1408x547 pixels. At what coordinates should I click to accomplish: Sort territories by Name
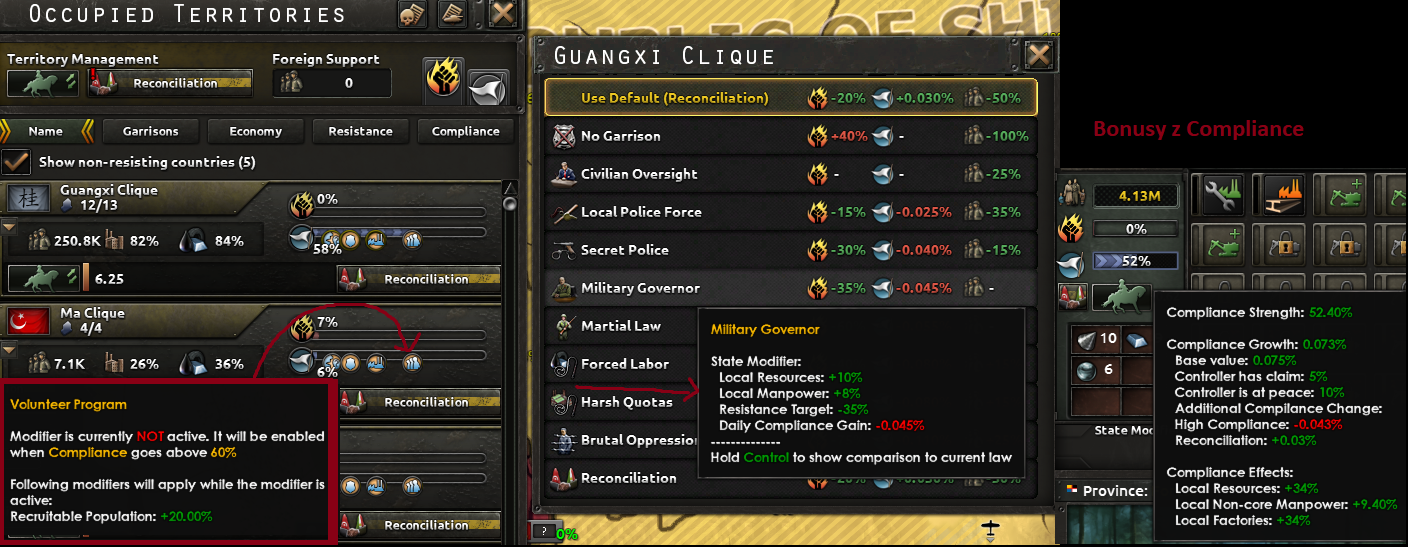click(46, 131)
